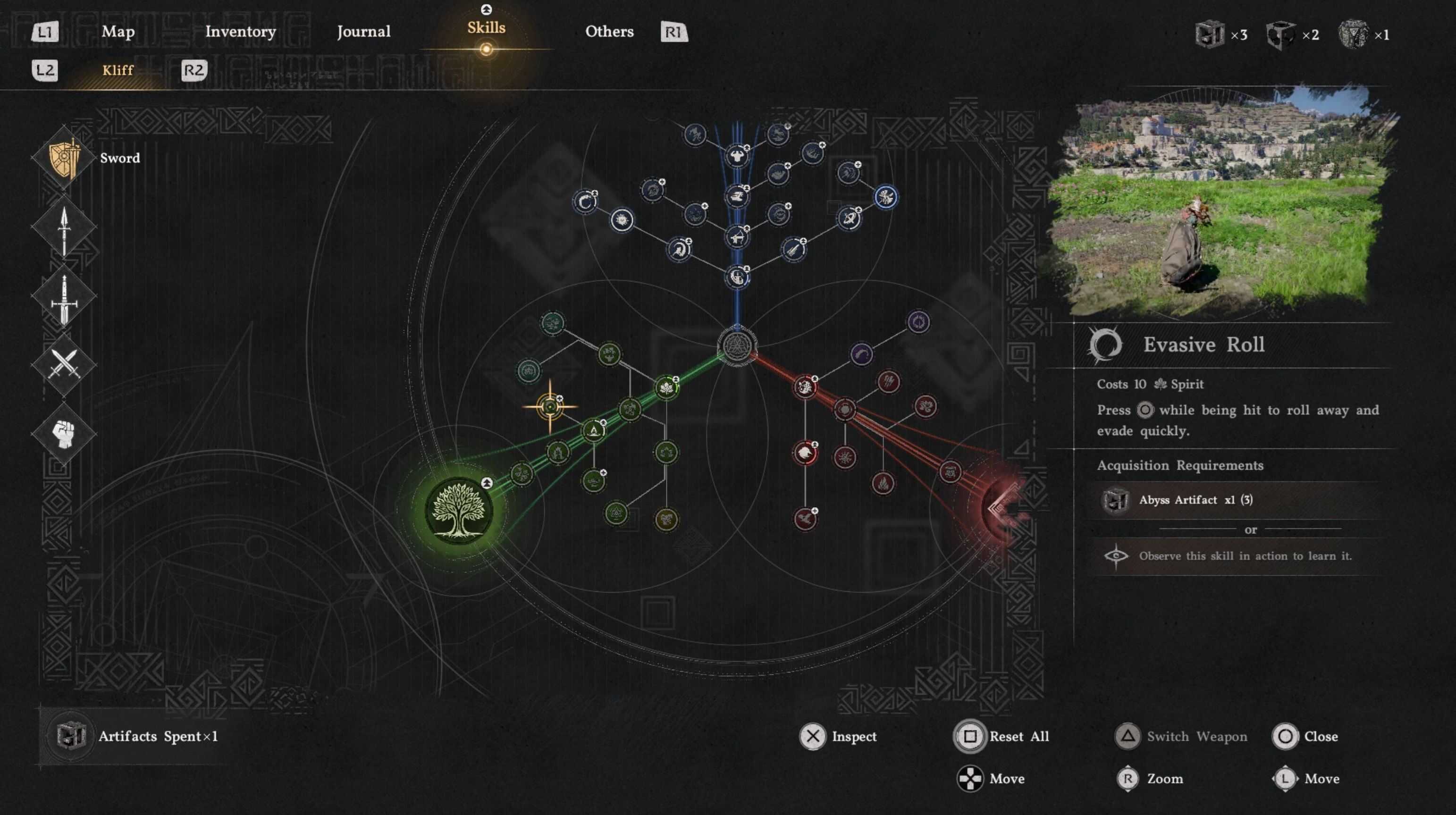The height and width of the screenshot is (815, 1456).
Task: Switch to the Inventory tab
Action: [240, 32]
